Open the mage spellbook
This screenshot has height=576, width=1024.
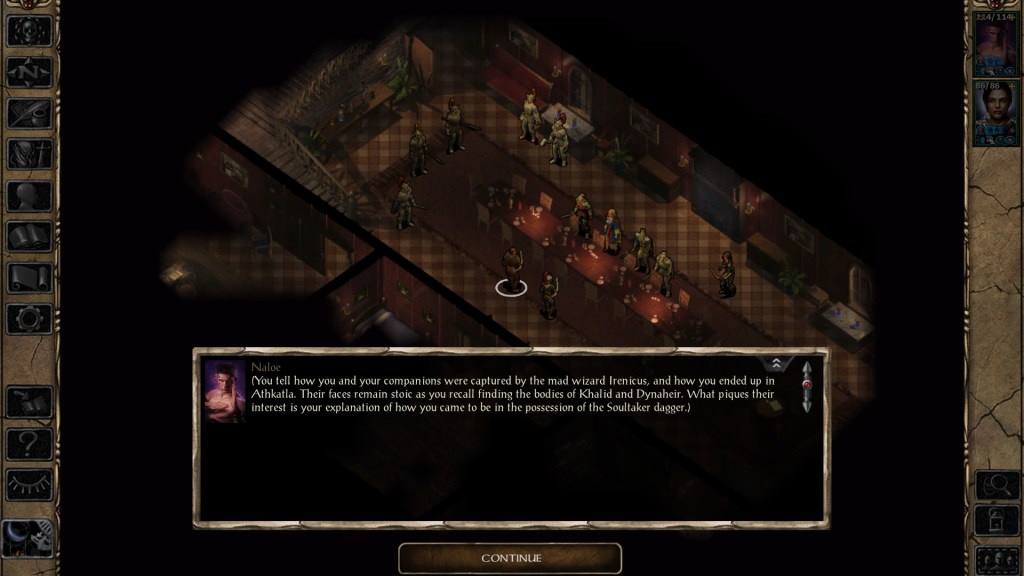pos(29,236)
